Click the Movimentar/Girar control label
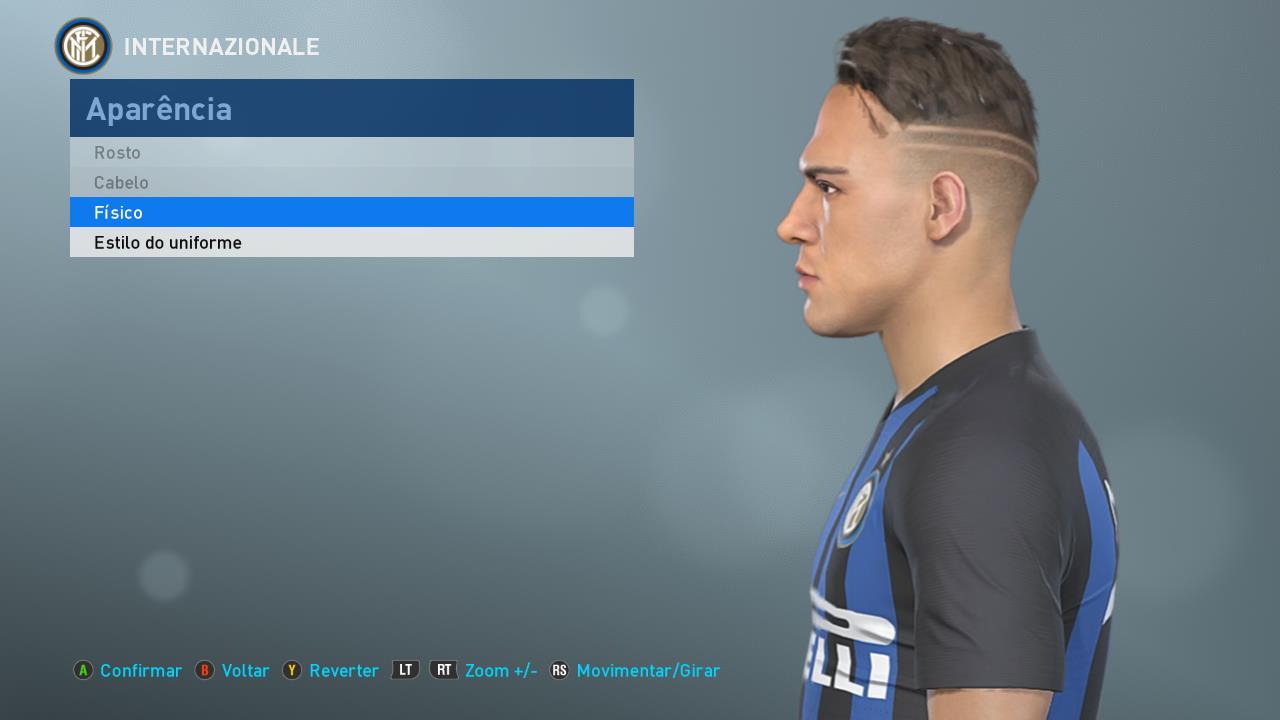The height and width of the screenshot is (720, 1280). click(648, 671)
